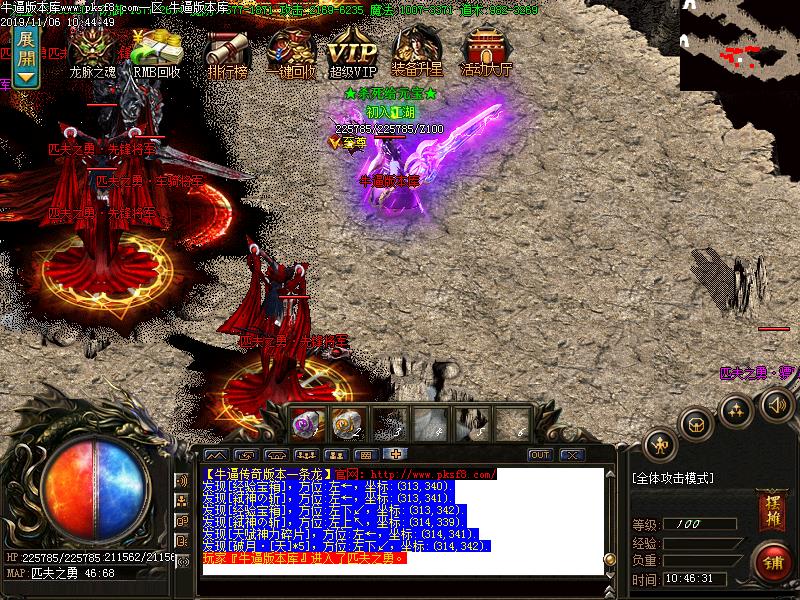The image size is (800, 600).
Task: Switch the 全体攻击模式 attack mode label
Action: pos(673,479)
